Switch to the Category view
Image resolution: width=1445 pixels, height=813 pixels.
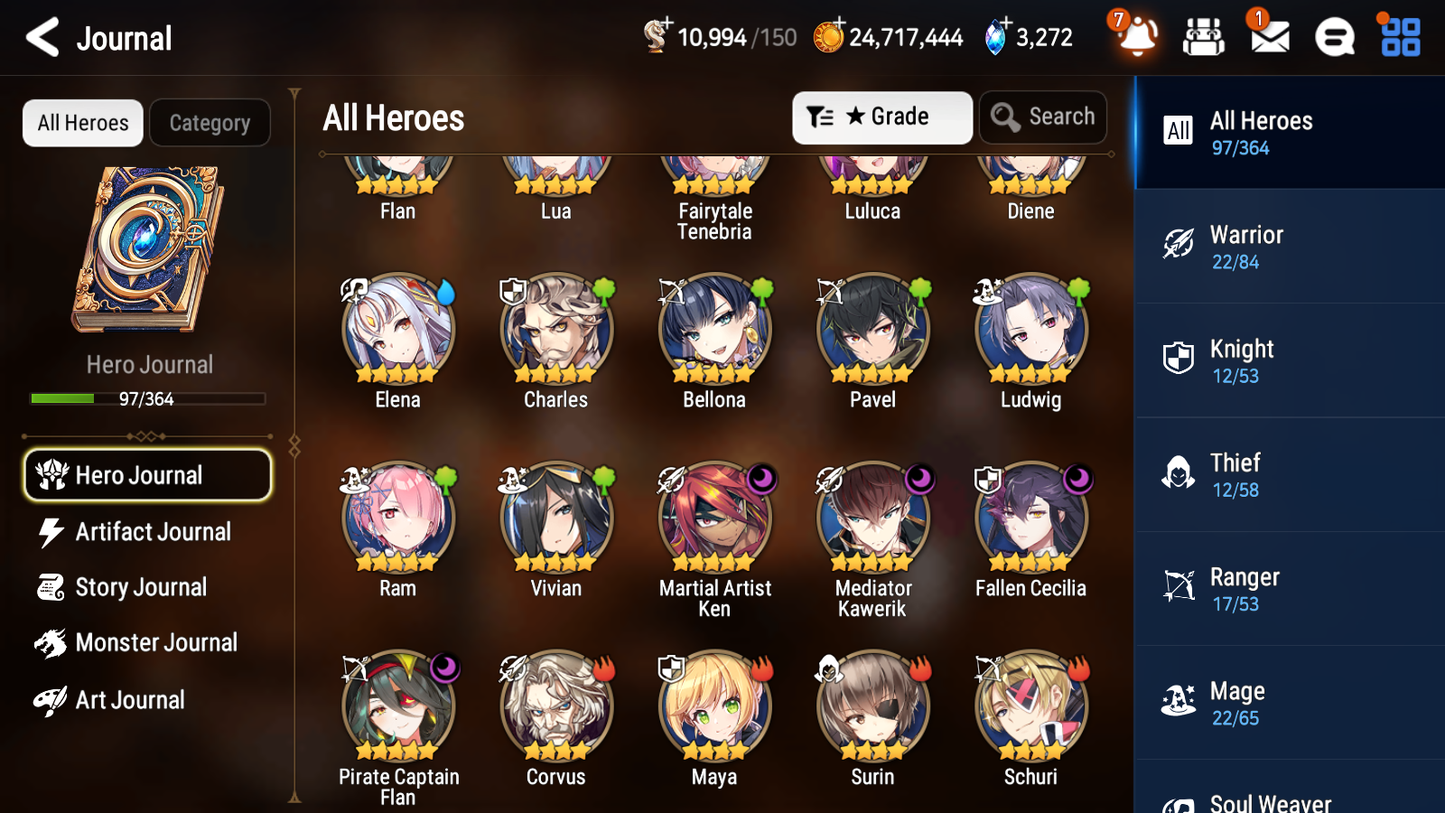210,122
